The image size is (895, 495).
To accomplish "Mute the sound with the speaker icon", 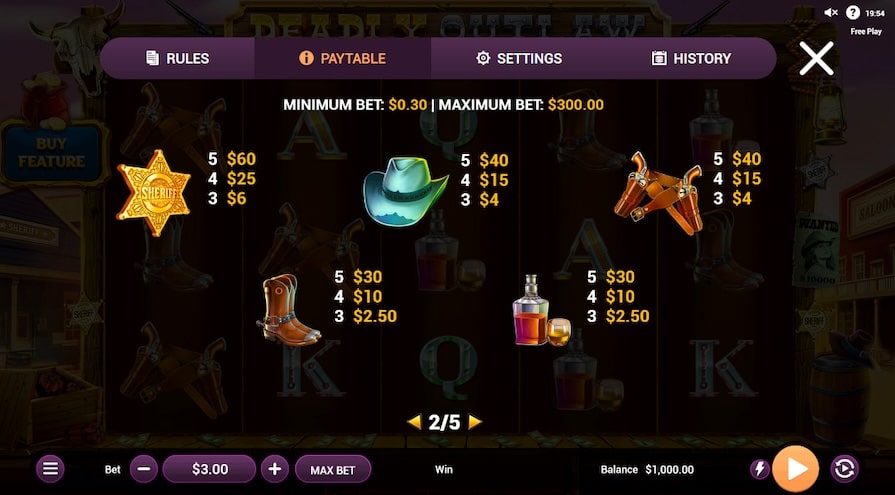I will coord(831,12).
